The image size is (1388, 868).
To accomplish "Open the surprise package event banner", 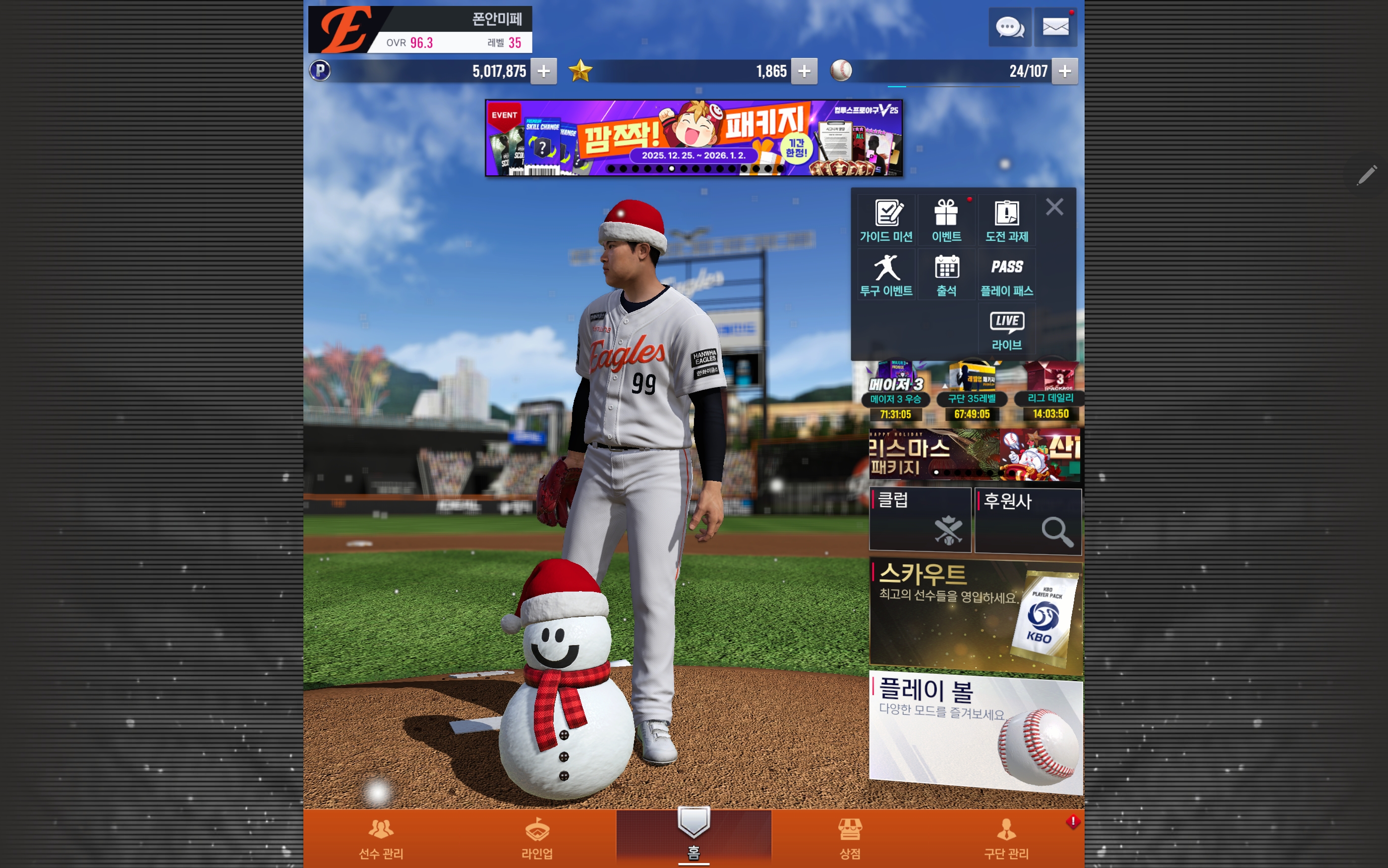I will pos(693,138).
